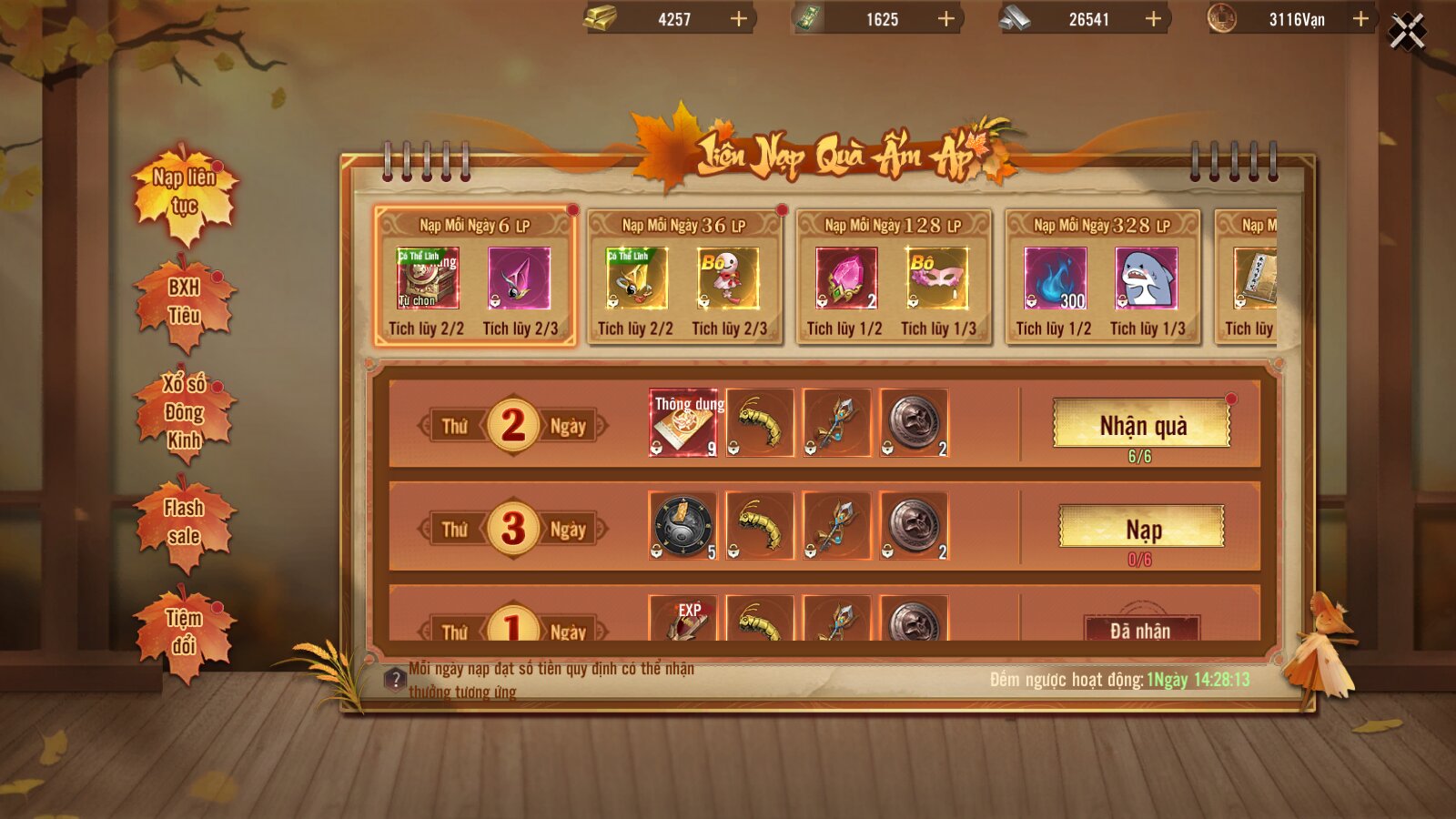Add green banknotes with the plus button
Image resolution: width=1456 pixels, height=819 pixels.
(x=946, y=19)
